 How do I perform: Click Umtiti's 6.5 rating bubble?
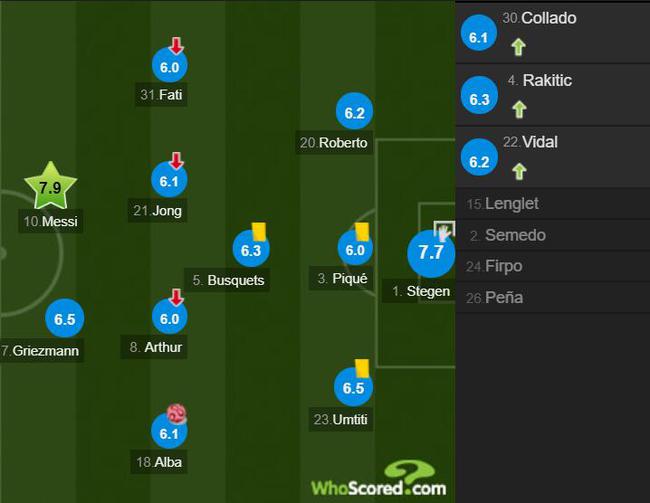[353, 388]
